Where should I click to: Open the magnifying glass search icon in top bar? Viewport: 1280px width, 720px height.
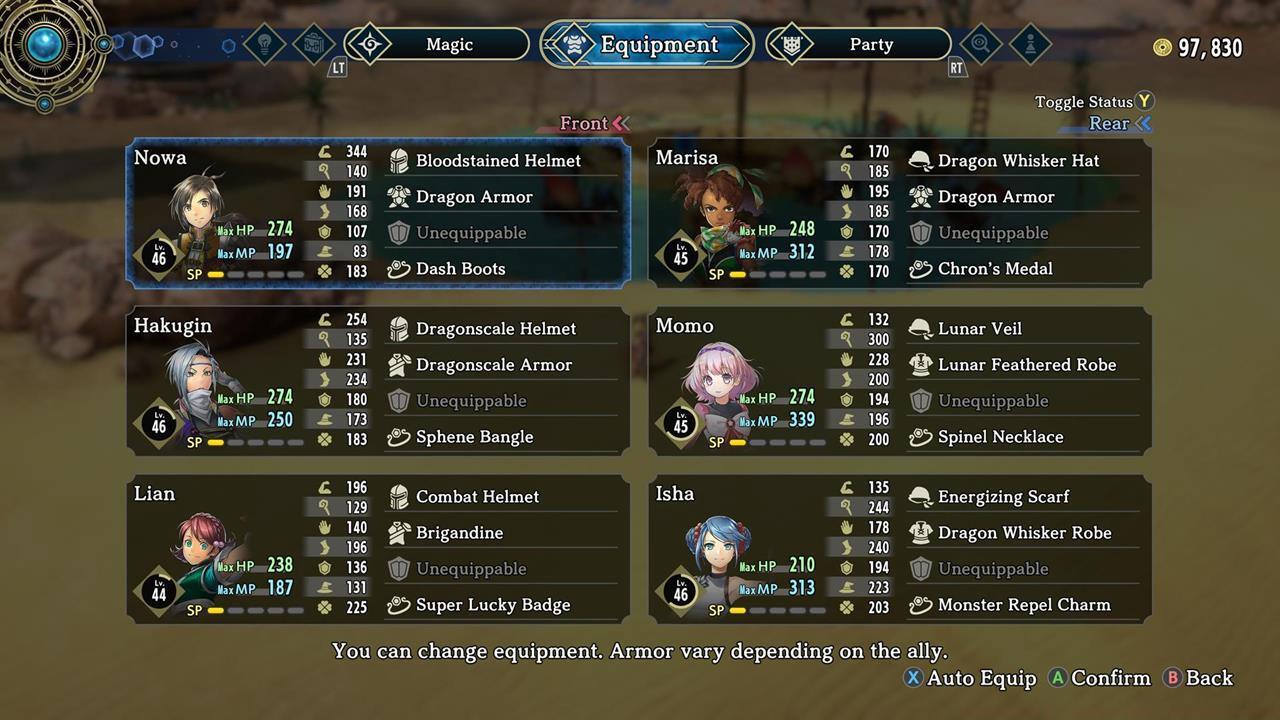pos(980,44)
